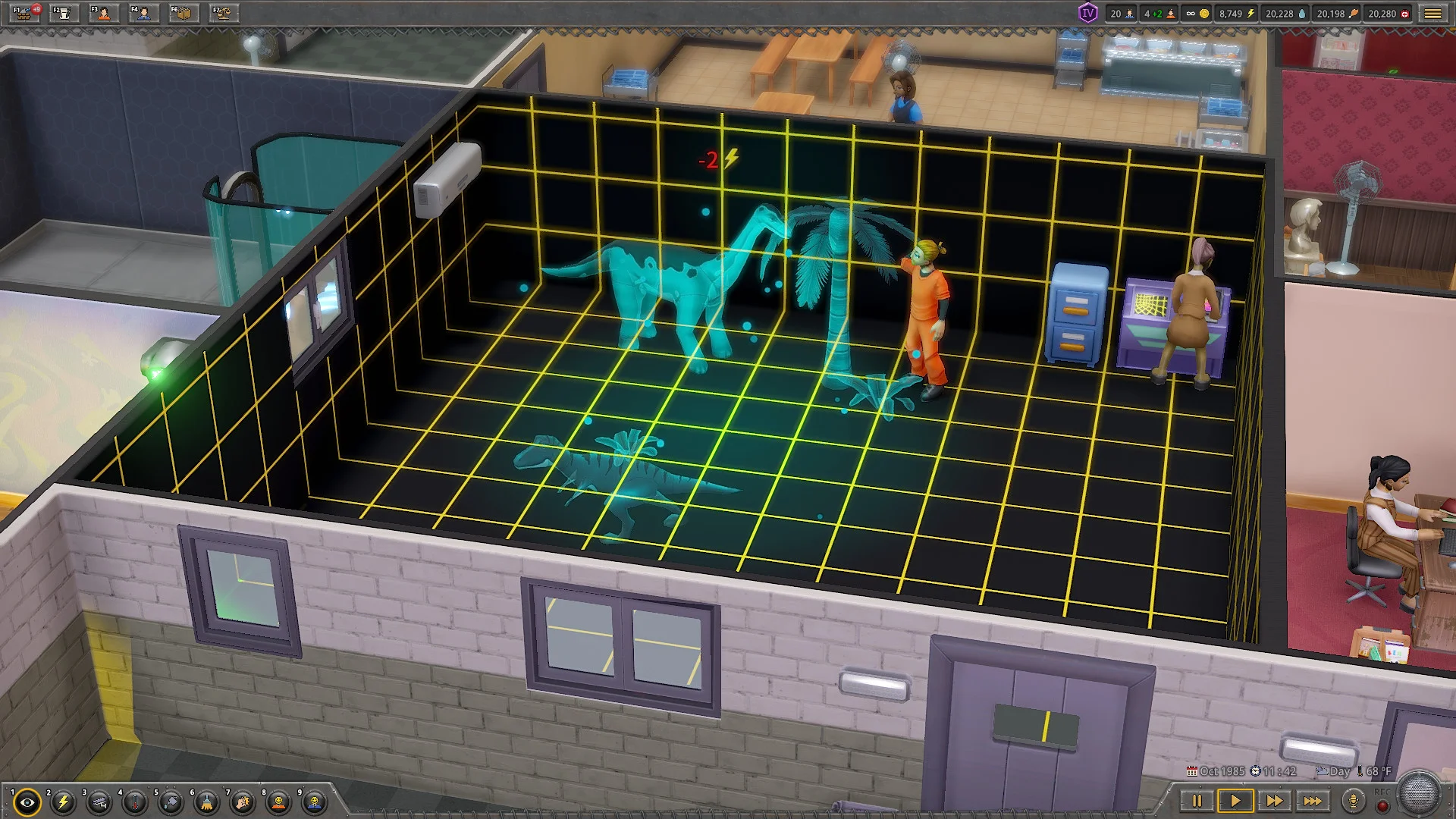Open the F7 scales of justice menu
This screenshot has height=819, width=1456.
223,13
